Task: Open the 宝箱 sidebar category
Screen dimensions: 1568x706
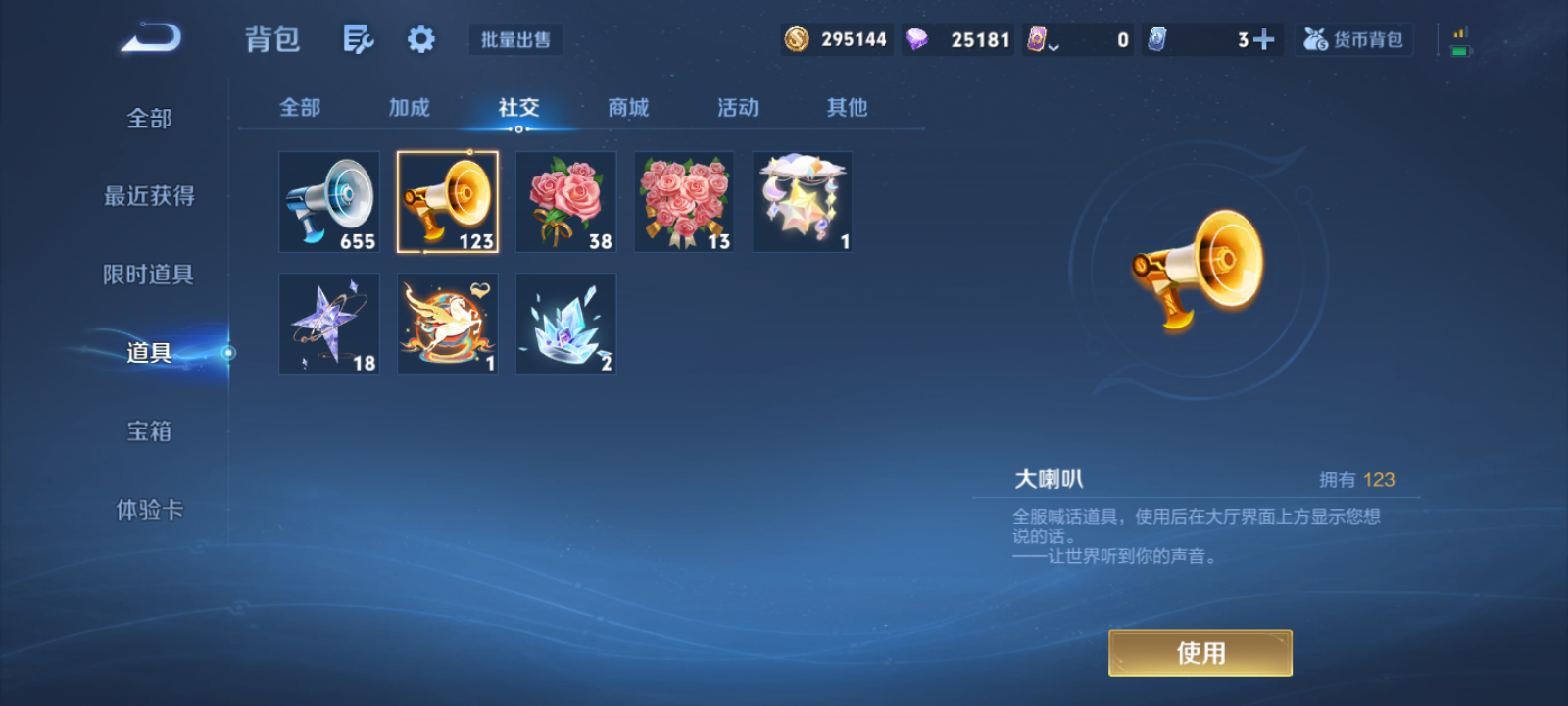Action: (x=150, y=431)
